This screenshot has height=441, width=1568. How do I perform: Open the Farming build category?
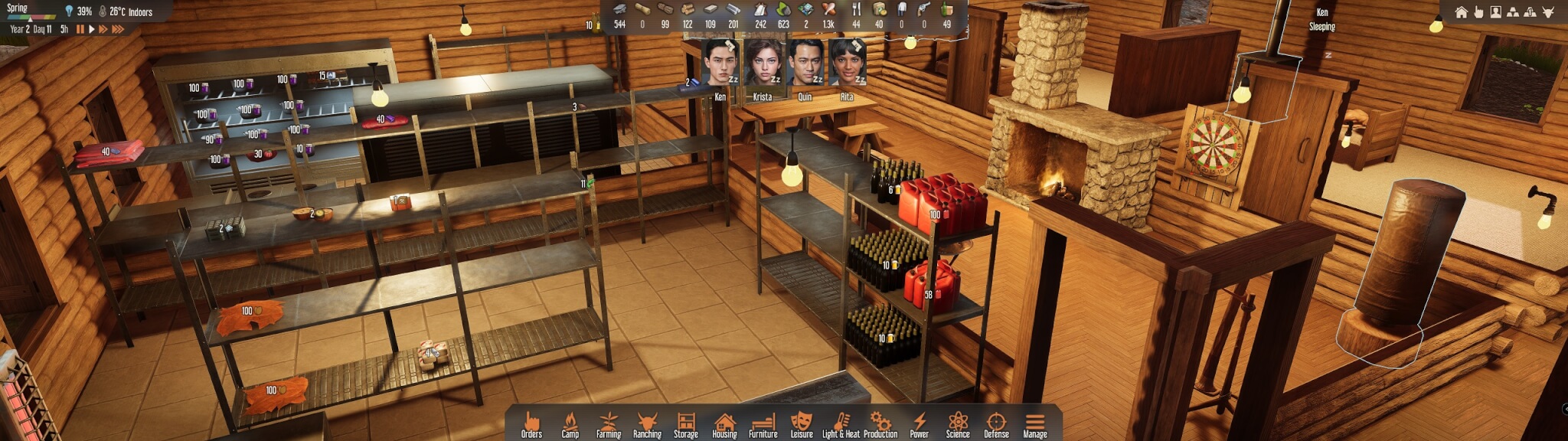click(609, 424)
